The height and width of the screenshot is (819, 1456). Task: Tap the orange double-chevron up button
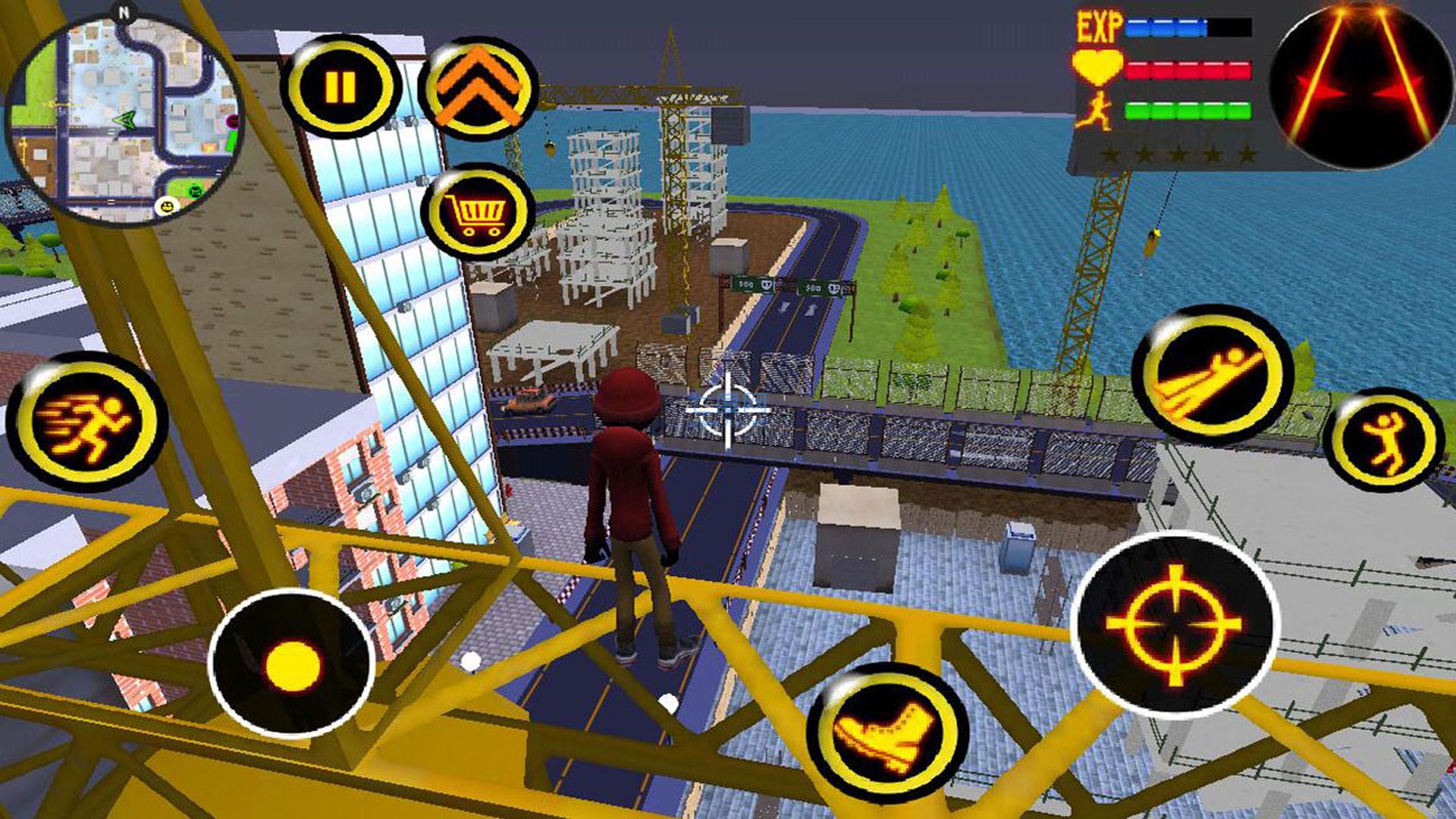[x=478, y=89]
